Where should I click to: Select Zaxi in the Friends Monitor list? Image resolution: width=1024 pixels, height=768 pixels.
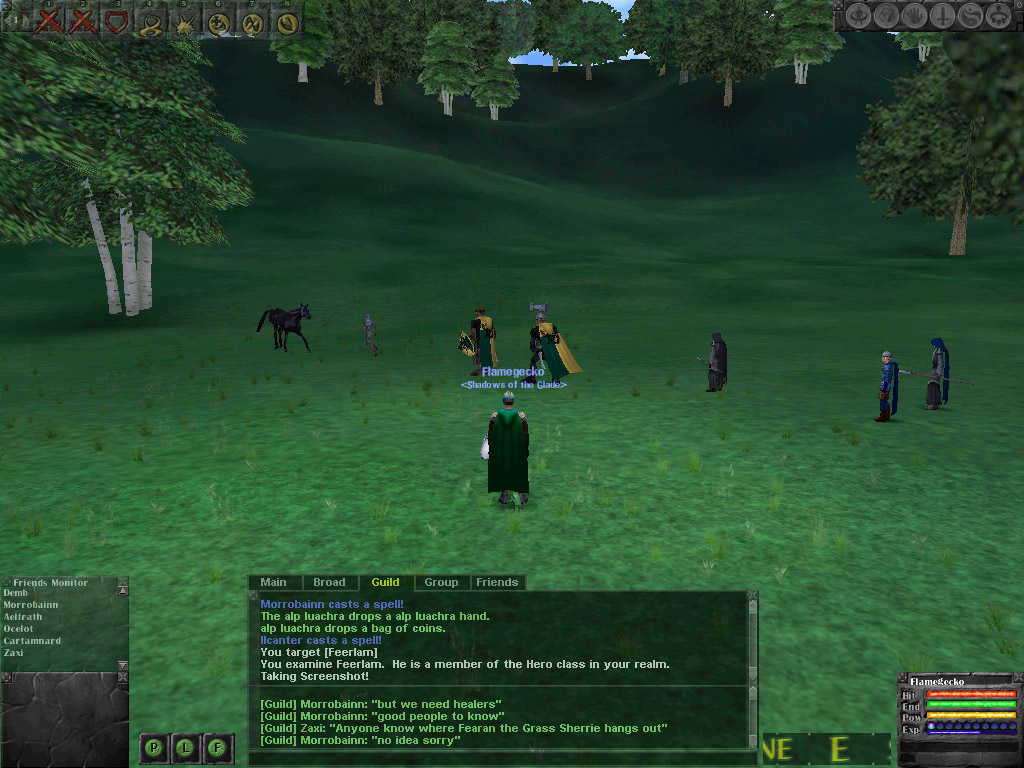[14, 653]
